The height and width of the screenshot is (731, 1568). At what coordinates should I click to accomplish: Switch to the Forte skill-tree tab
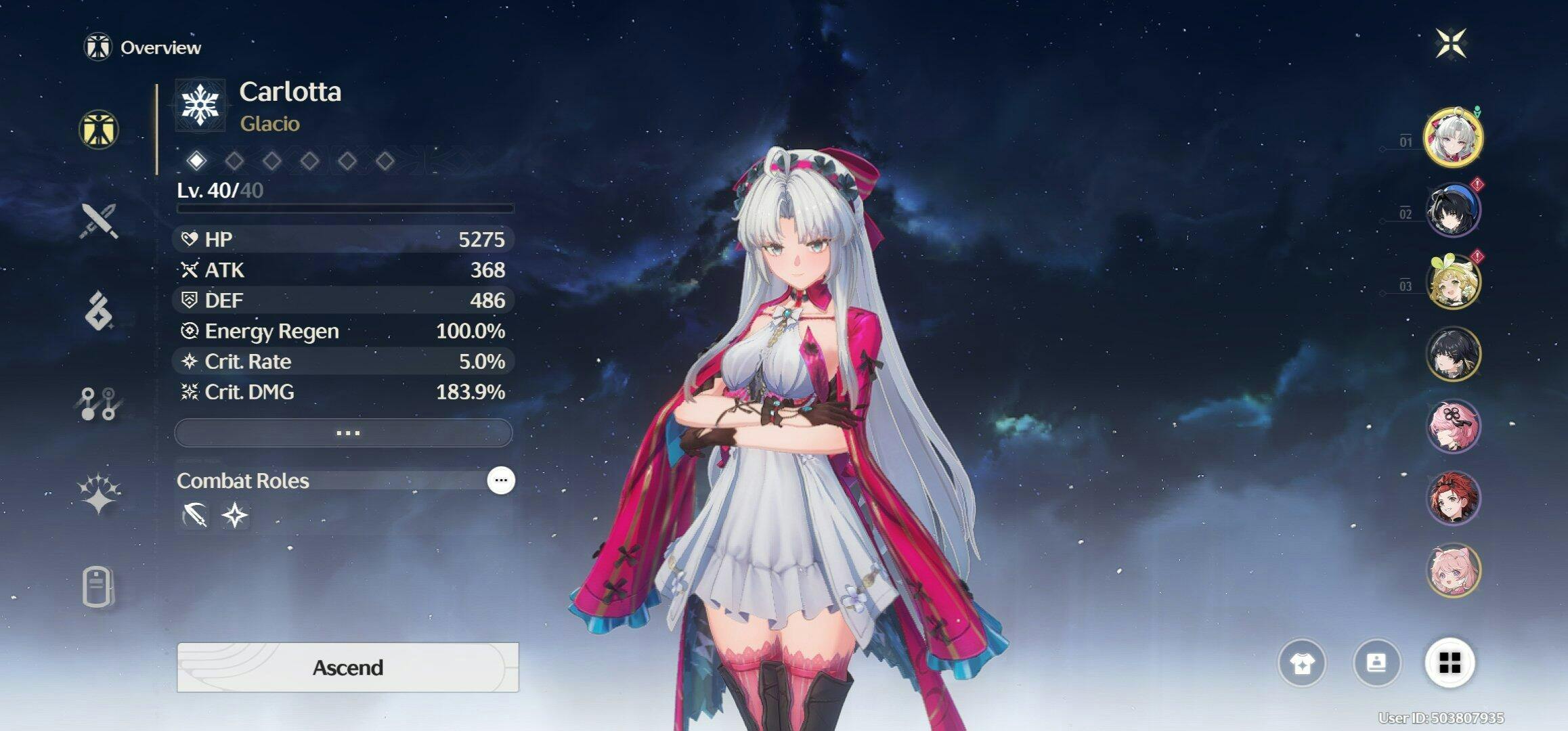99,404
